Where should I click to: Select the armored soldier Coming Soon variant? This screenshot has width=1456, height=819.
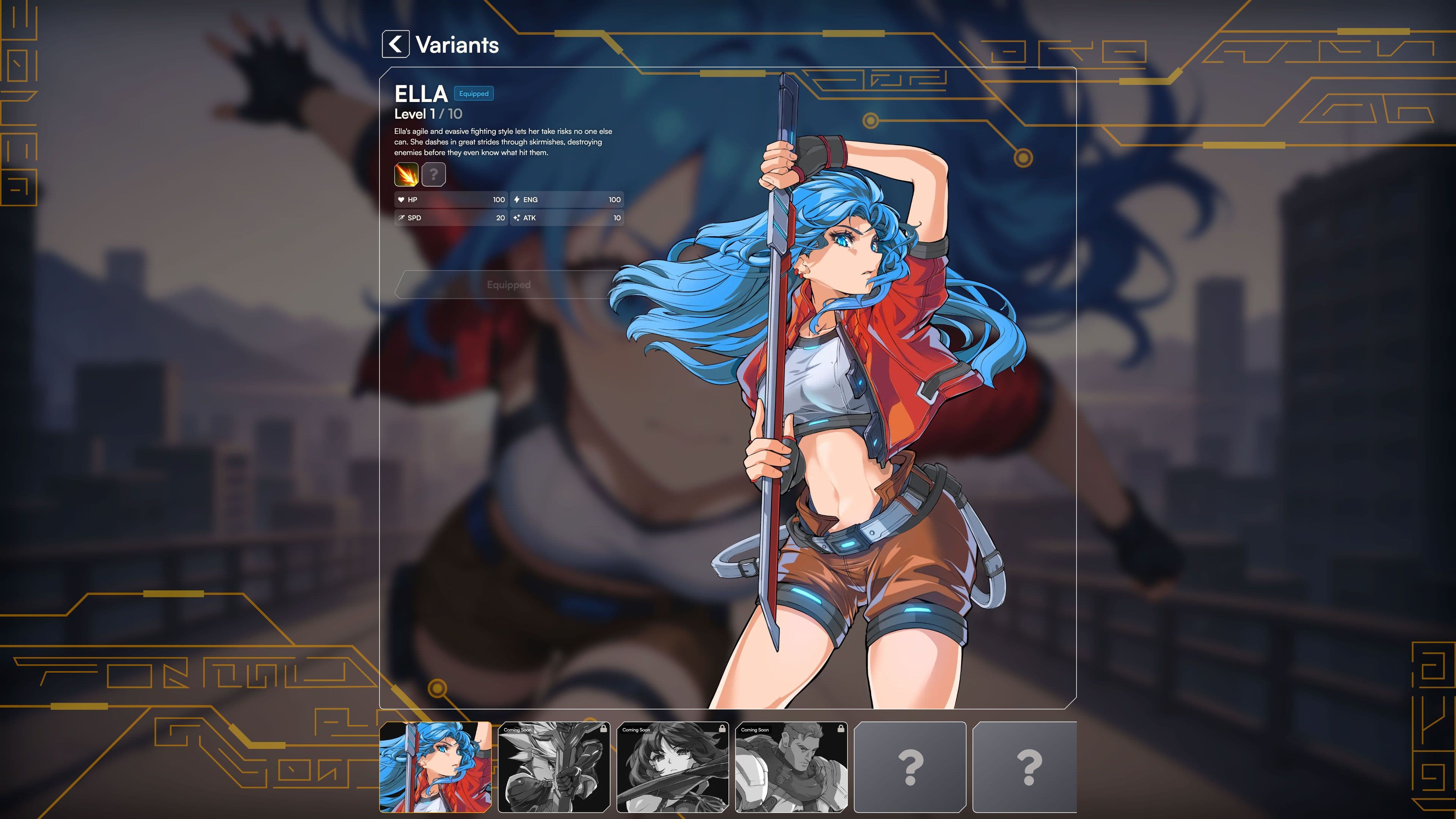pyautogui.click(x=792, y=766)
